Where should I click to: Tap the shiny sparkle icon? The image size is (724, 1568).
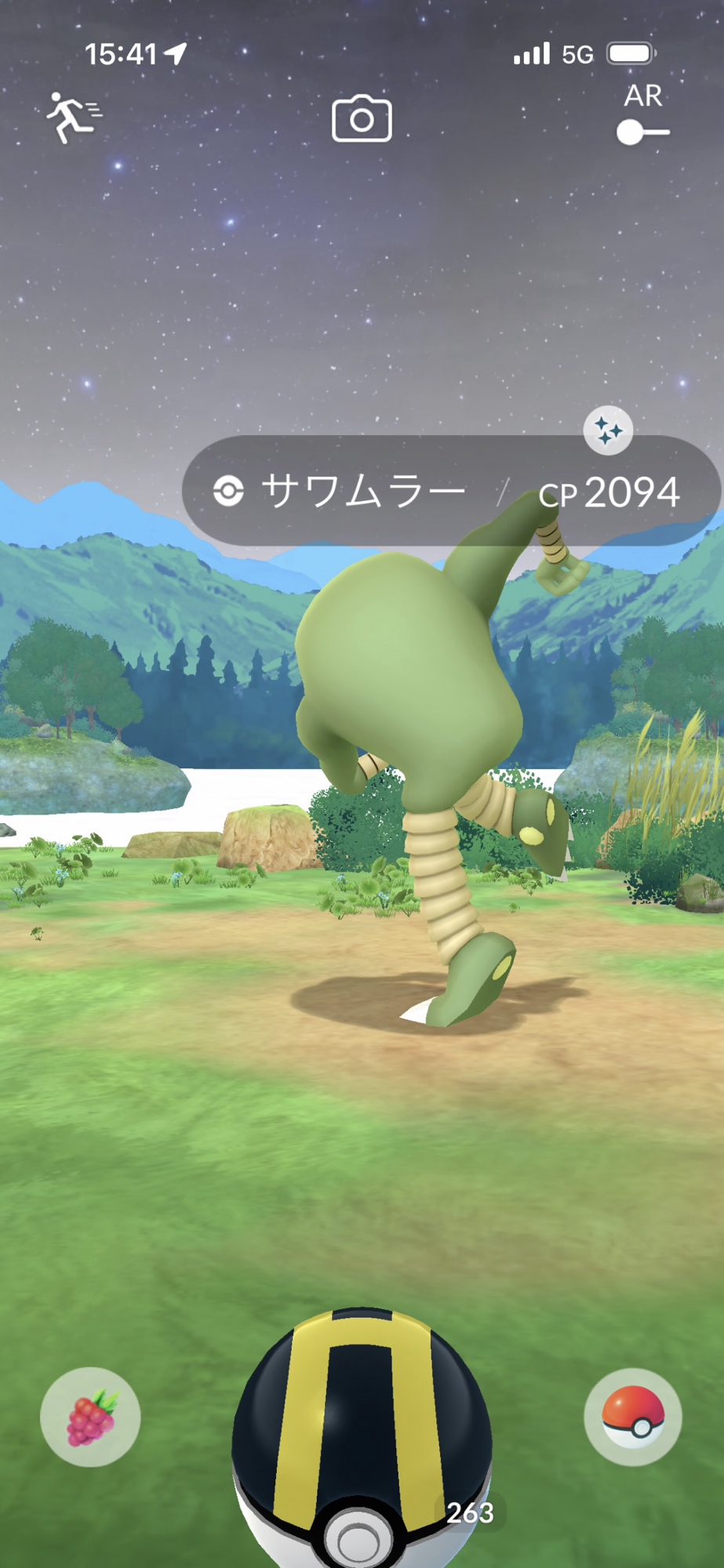[x=608, y=430]
